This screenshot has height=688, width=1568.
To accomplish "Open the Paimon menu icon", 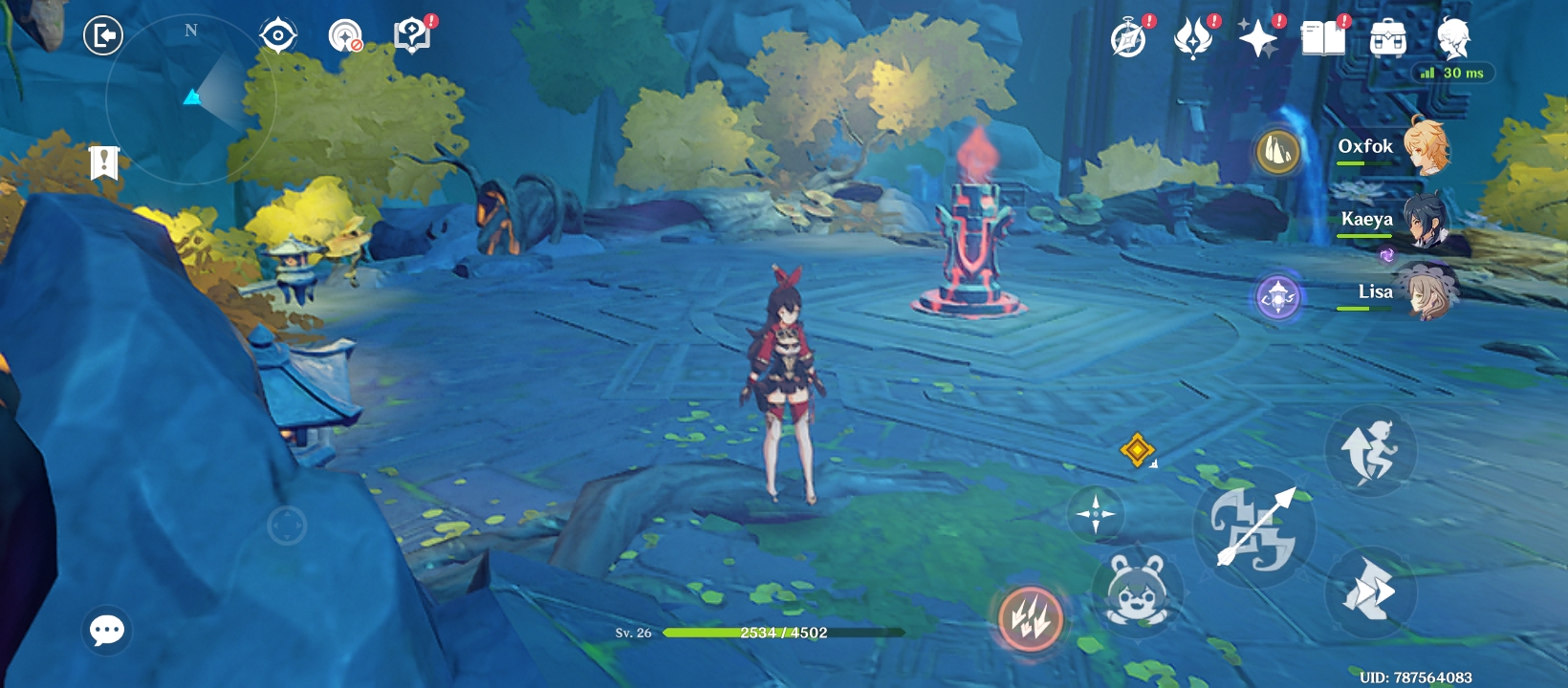I will tap(1453, 39).
